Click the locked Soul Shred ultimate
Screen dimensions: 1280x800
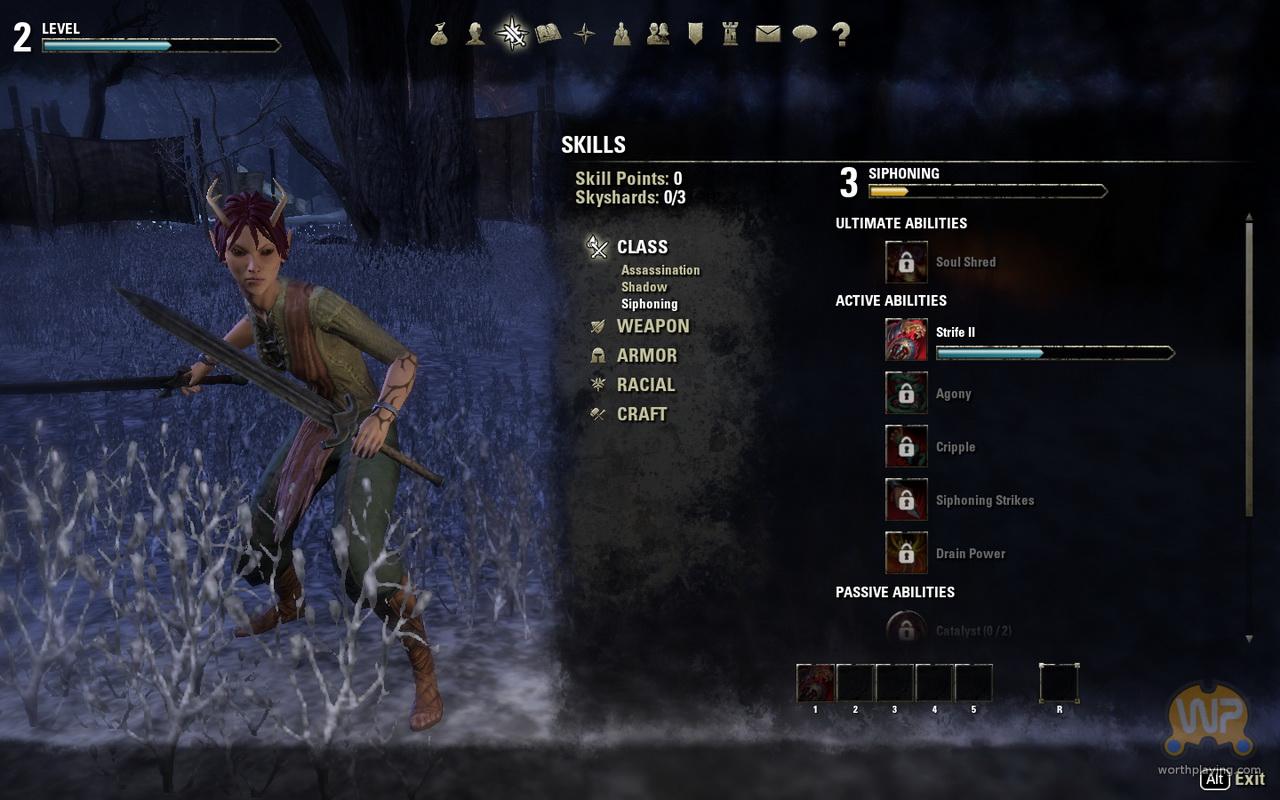click(906, 262)
